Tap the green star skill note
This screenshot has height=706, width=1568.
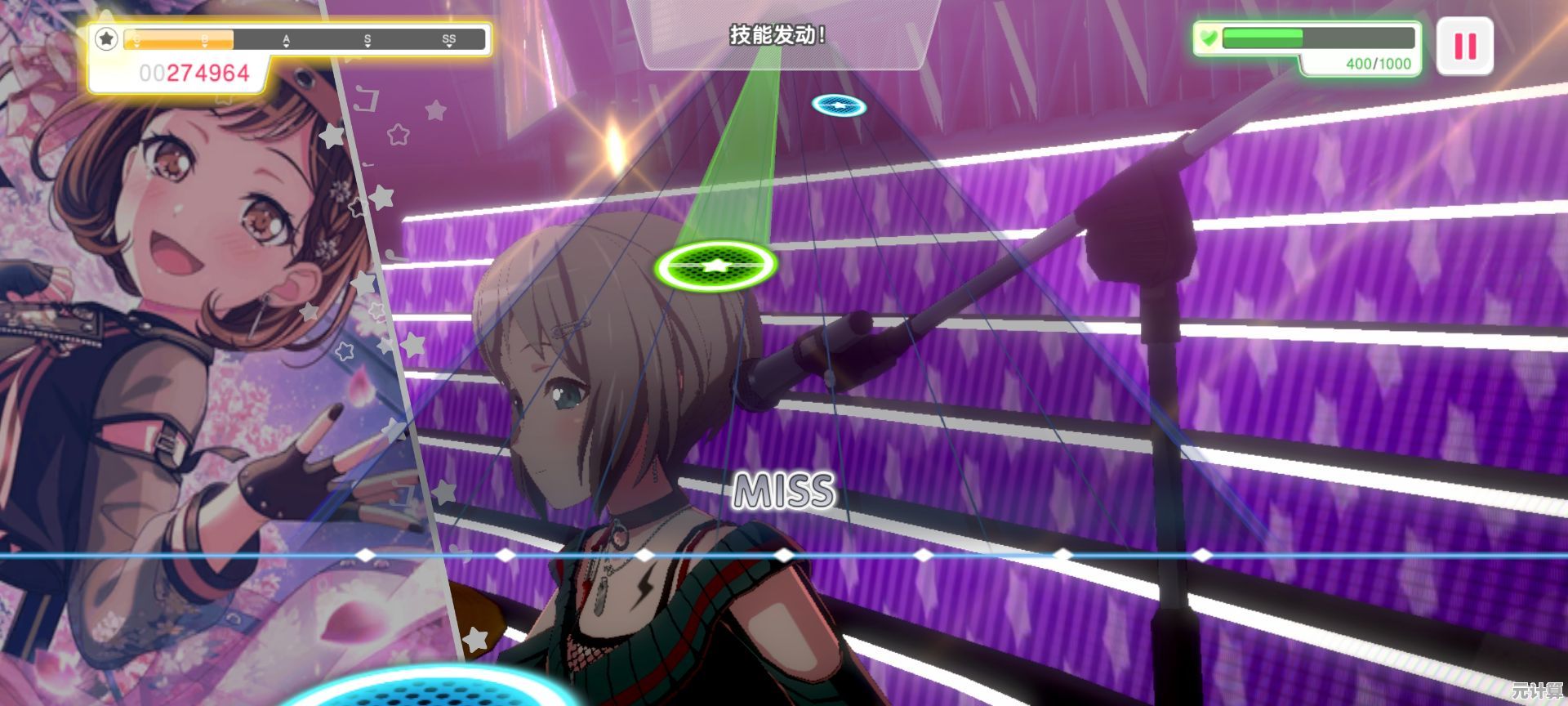click(715, 266)
